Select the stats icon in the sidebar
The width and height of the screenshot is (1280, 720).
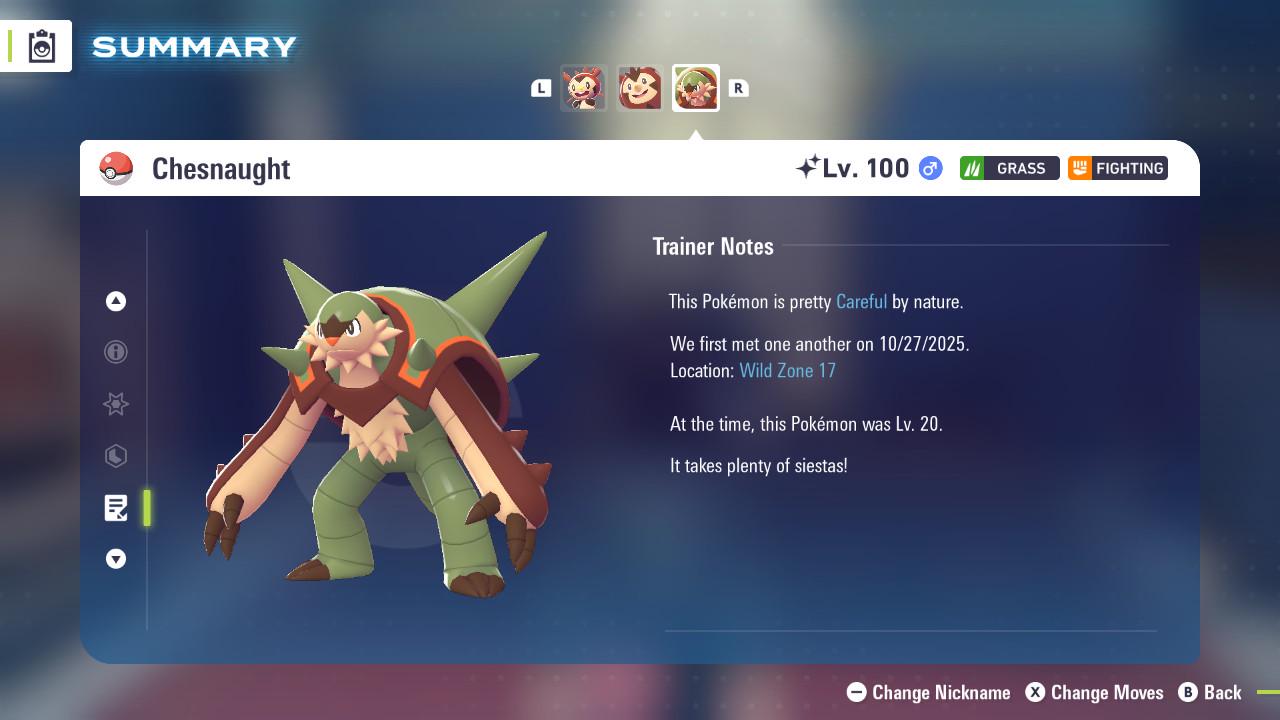pyautogui.click(x=116, y=456)
